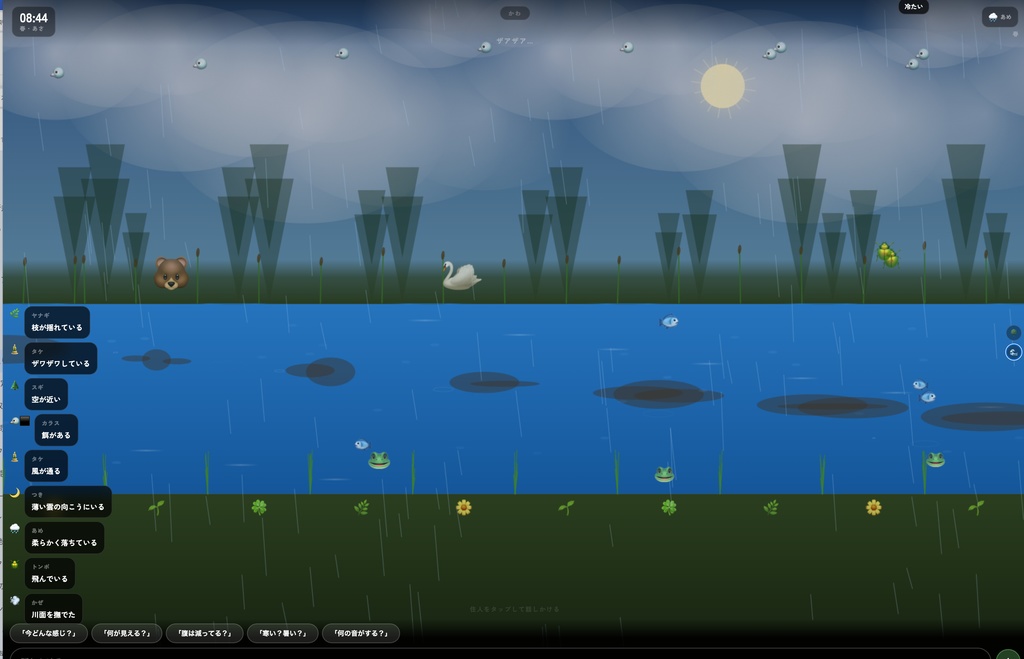Click the chat text input field
Image resolution: width=1024 pixels, height=659 pixels.
(x=500, y=654)
